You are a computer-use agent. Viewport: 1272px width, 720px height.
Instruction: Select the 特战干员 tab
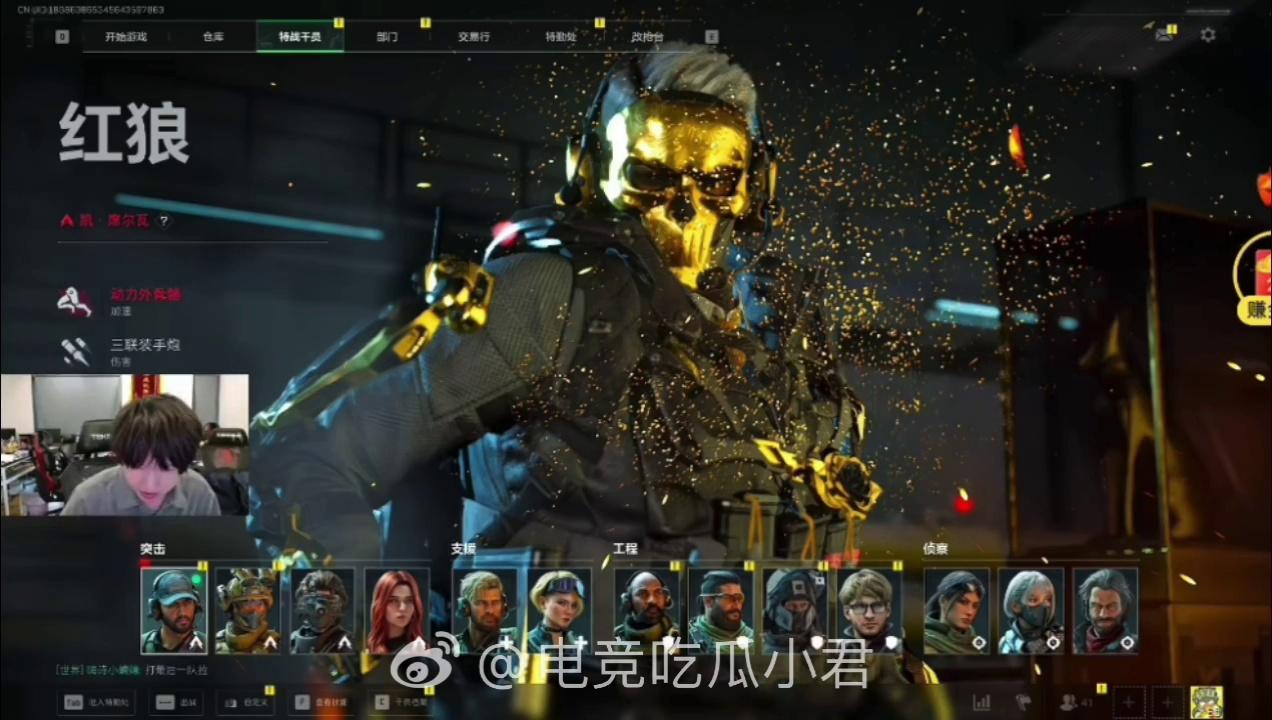[300, 37]
